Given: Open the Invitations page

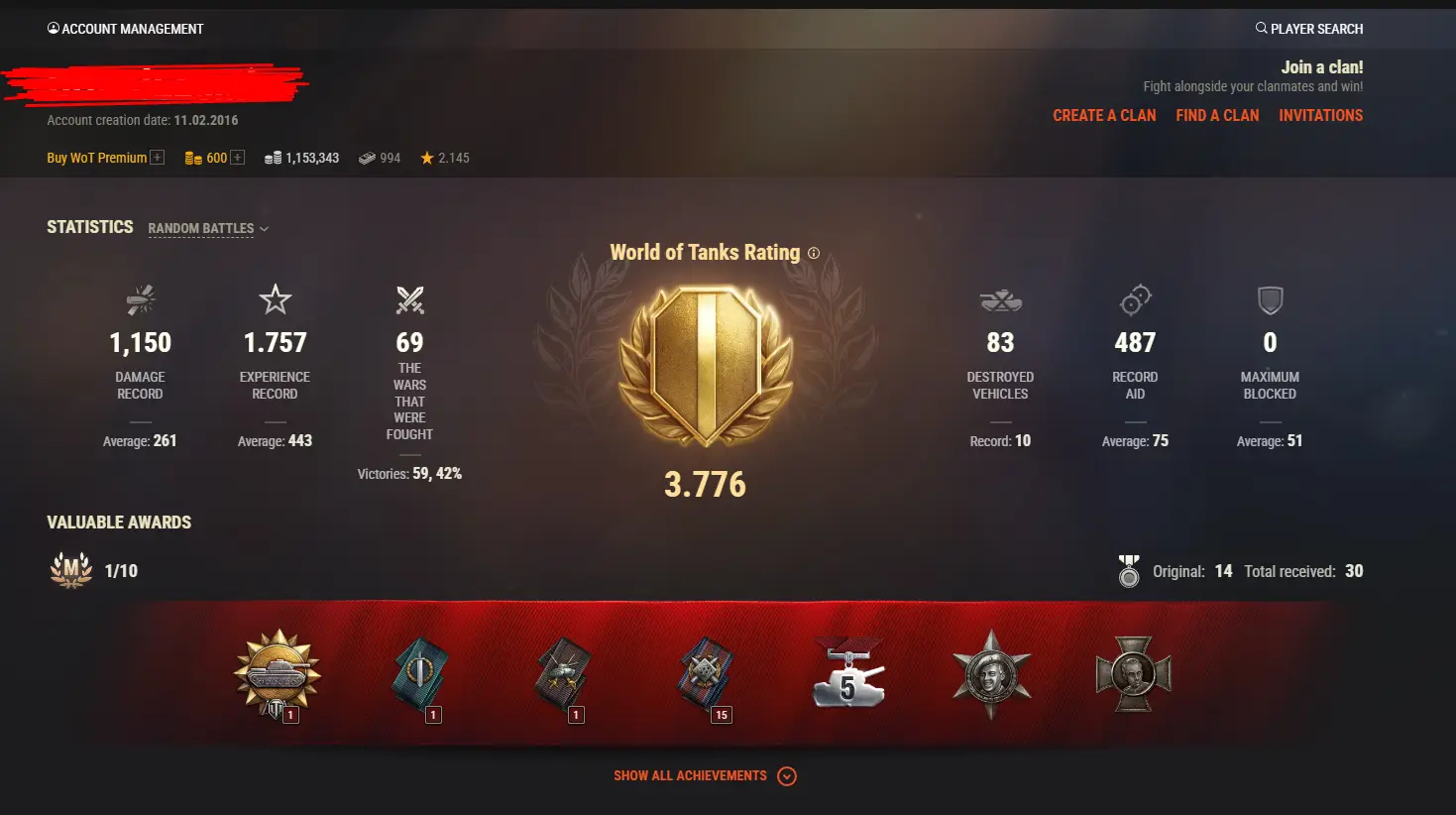Looking at the screenshot, I should (x=1320, y=115).
